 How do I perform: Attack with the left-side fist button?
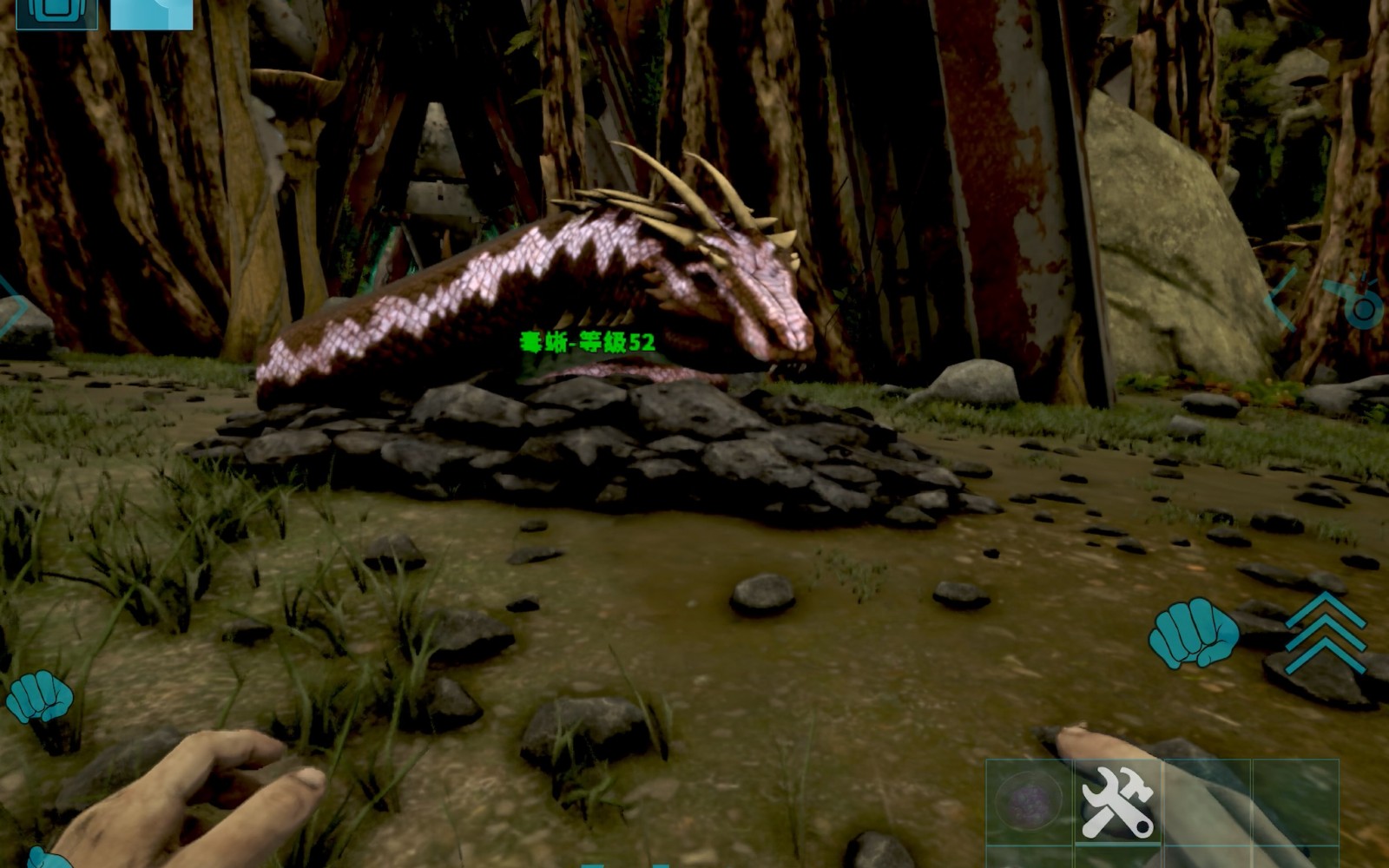pyautogui.click(x=40, y=696)
